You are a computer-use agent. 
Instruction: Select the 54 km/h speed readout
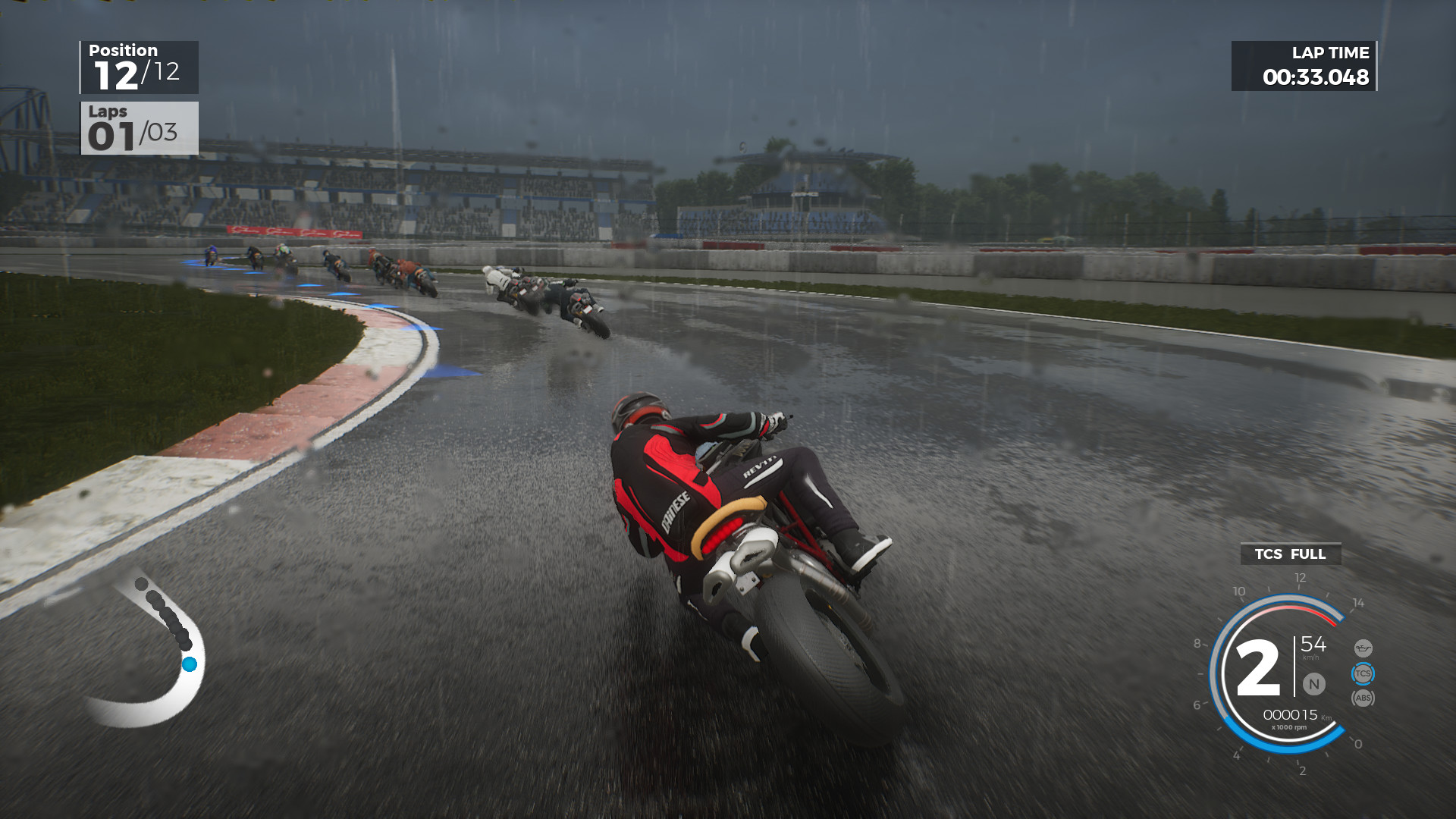point(1313,644)
